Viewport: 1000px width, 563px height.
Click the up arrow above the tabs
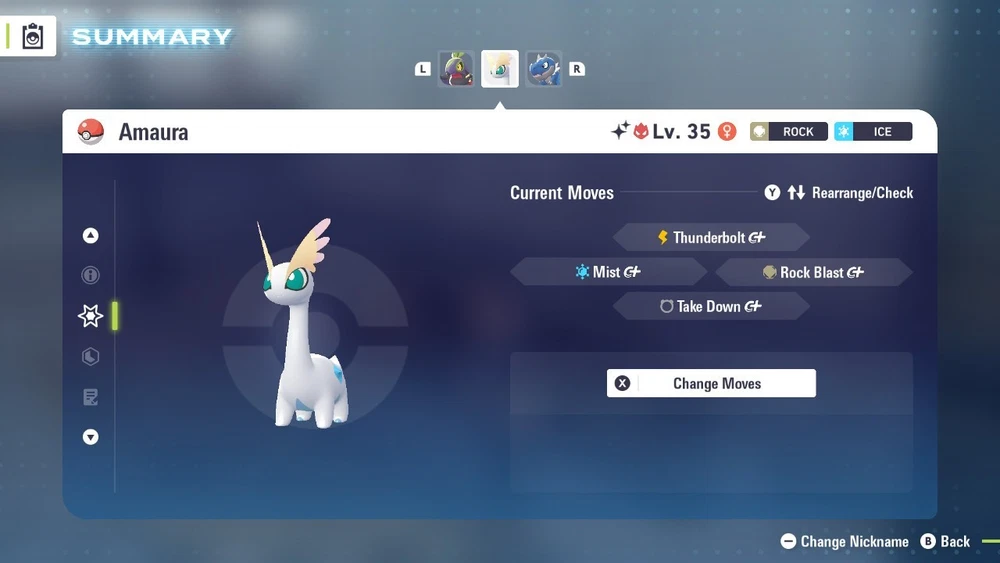pyautogui.click(x=91, y=236)
